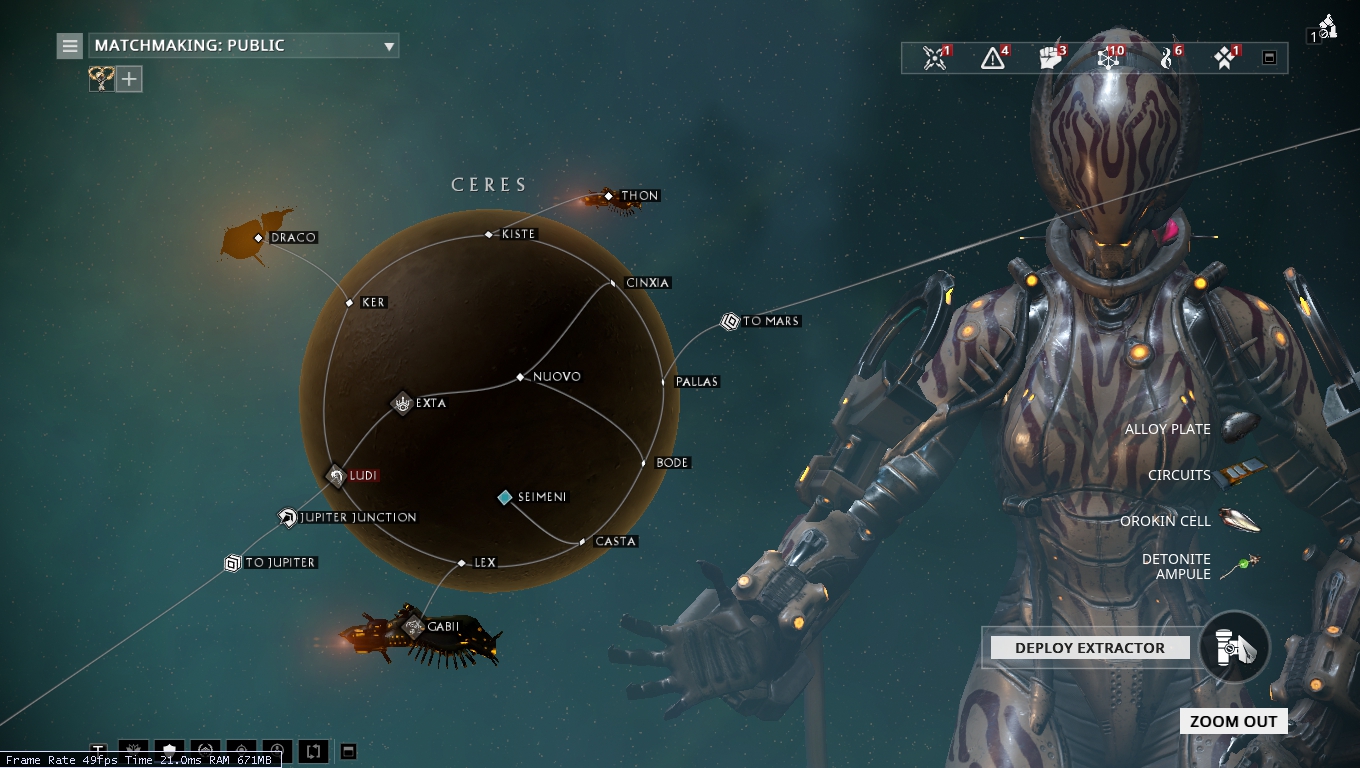Open the Jupiter Junction node
The height and width of the screenshot is (768, 1360).
pyautogui.click(x=288, y=517)
